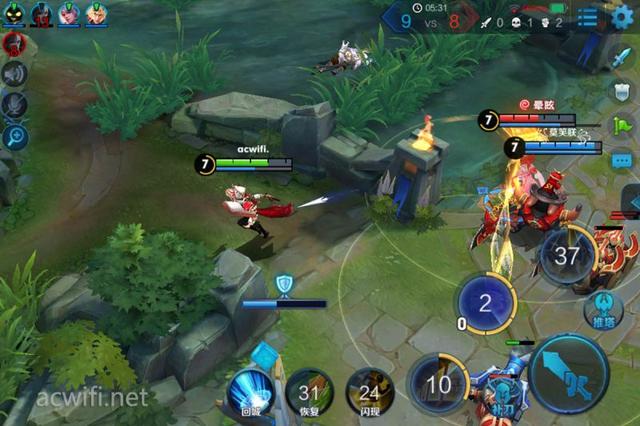Trigger the skill showing cooldown 37
Screen dimensions: 640x426
point(567,256)
